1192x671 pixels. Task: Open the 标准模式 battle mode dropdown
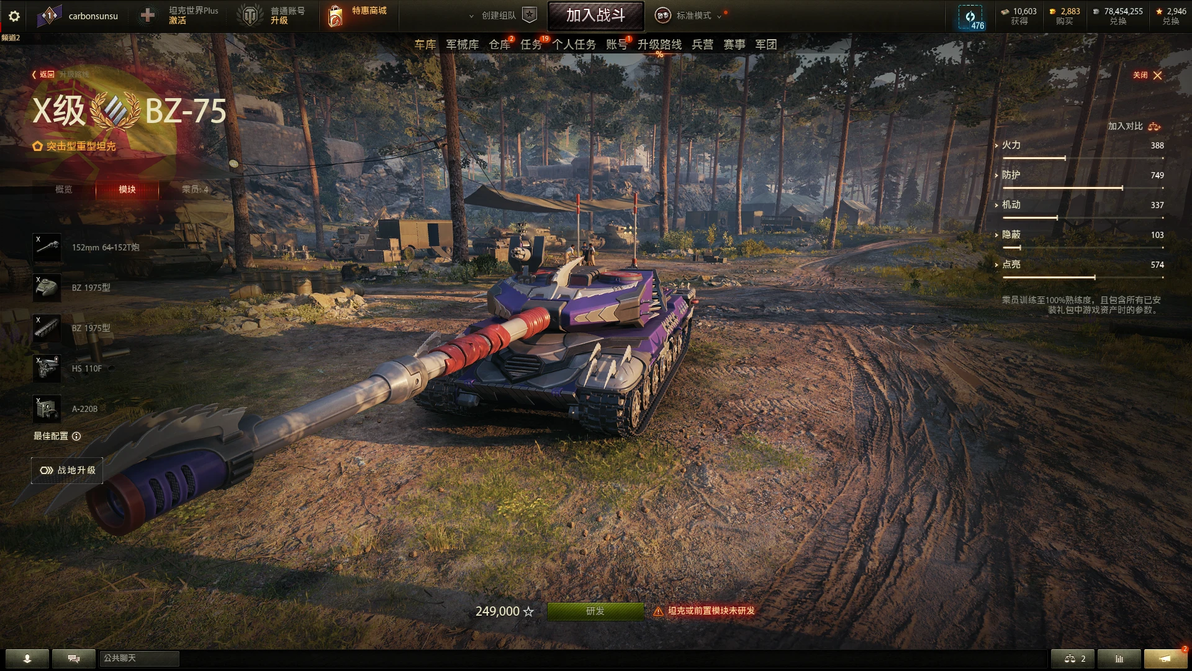(x=692, y=16)
